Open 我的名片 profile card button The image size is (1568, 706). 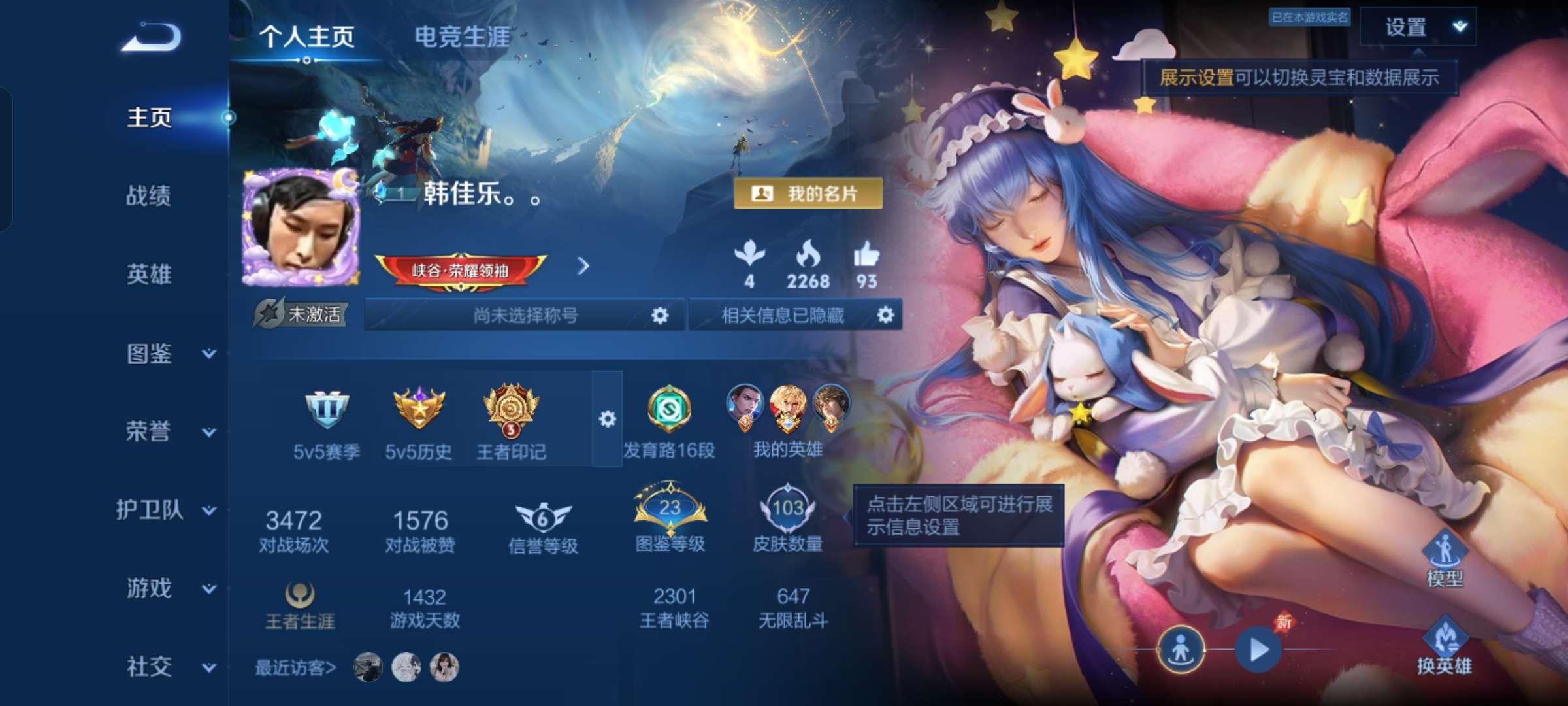coord(809,193)
